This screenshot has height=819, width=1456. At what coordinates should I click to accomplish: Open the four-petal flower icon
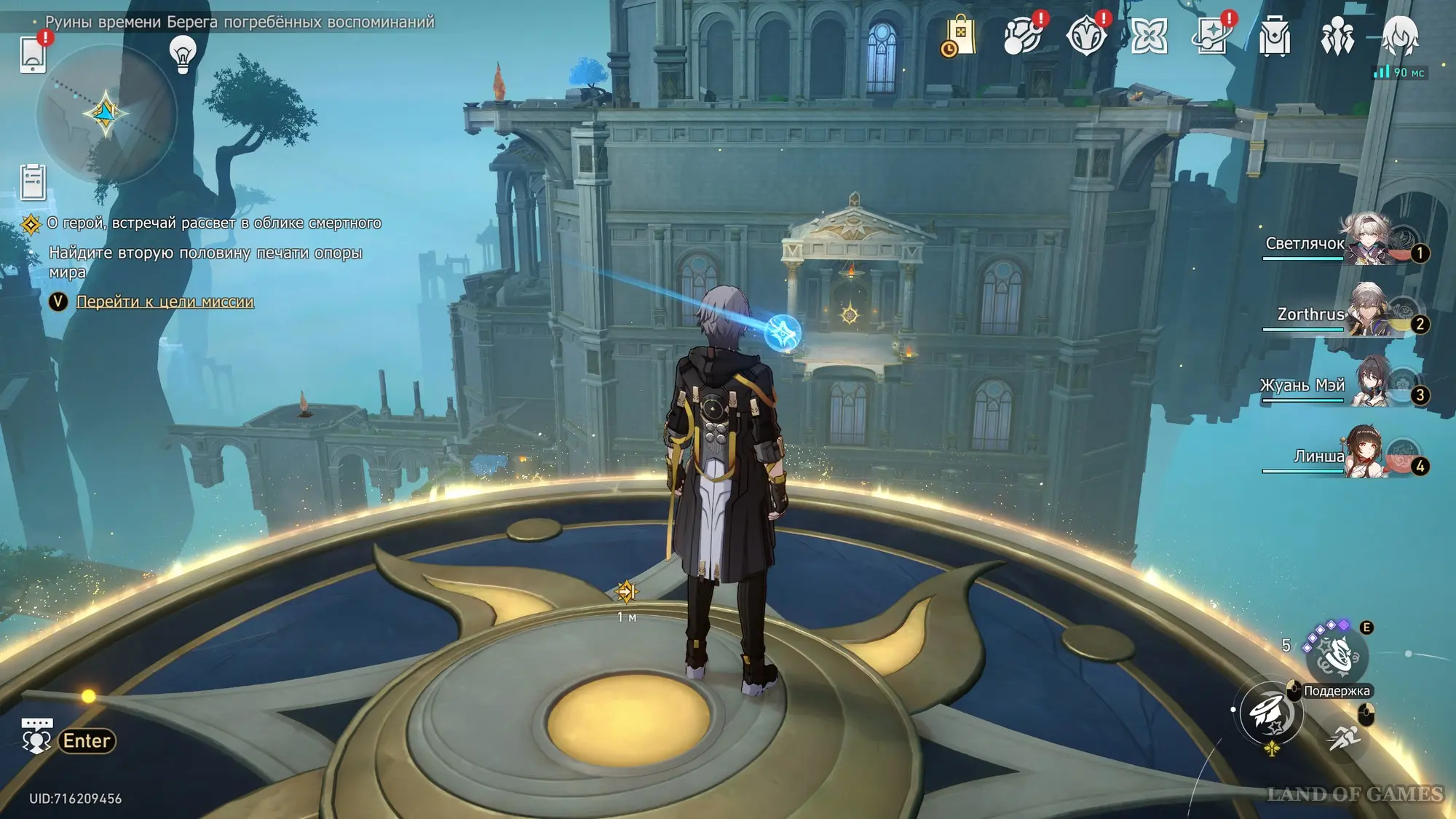point(1149,36)
